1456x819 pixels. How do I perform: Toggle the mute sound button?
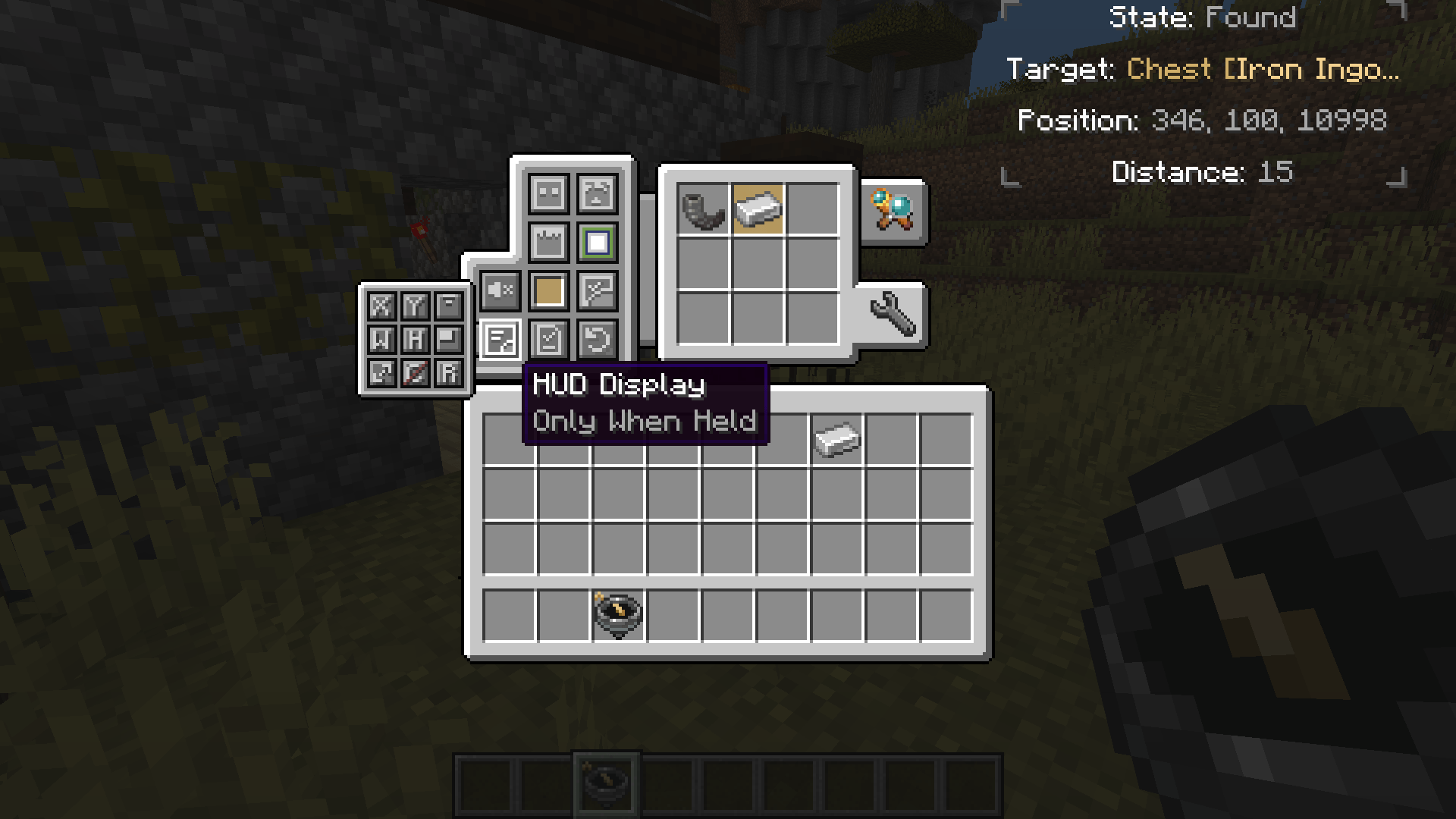point(500,290)
